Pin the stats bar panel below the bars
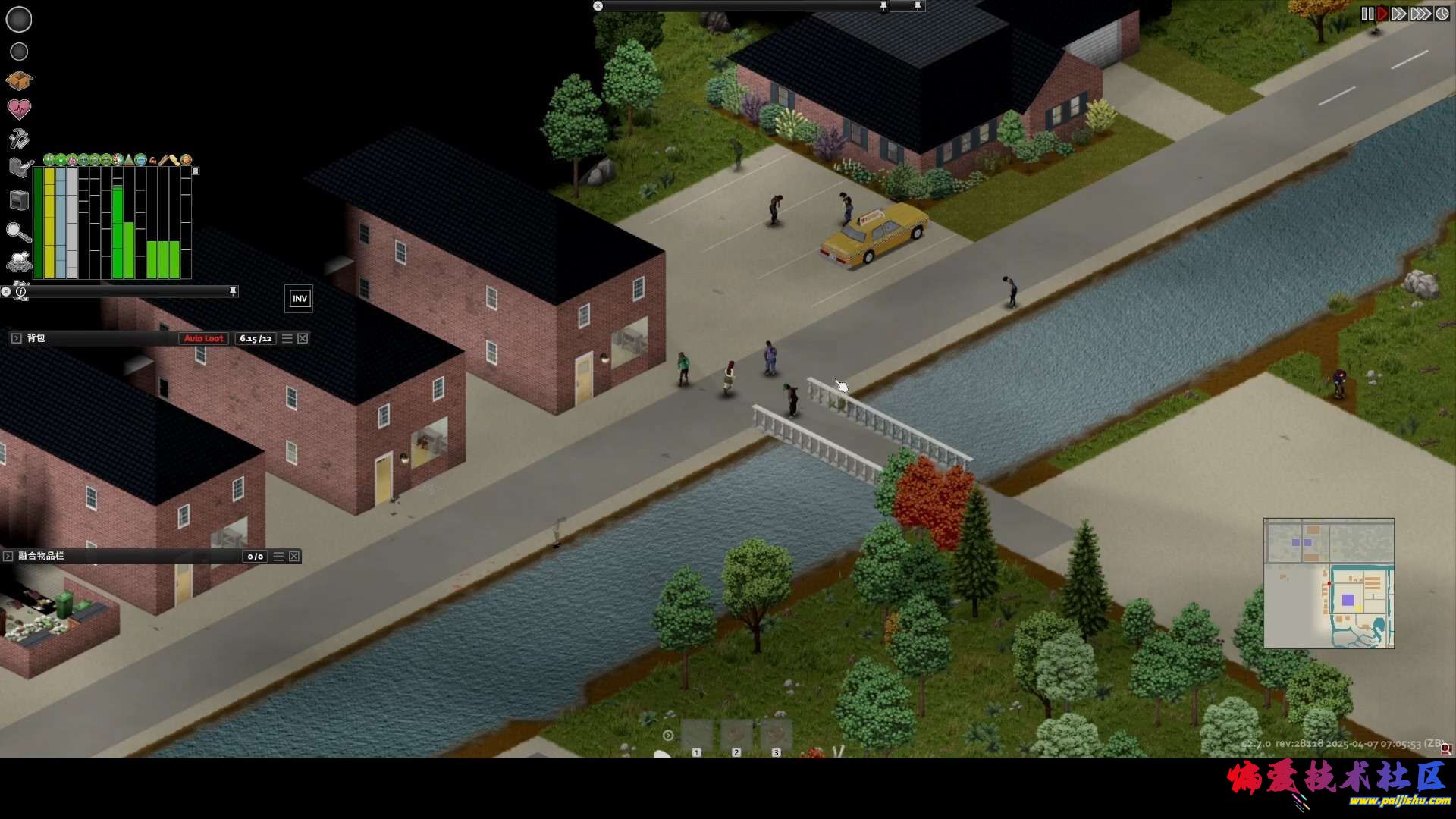Viewport: 1456px width, 819px height. 233,290
